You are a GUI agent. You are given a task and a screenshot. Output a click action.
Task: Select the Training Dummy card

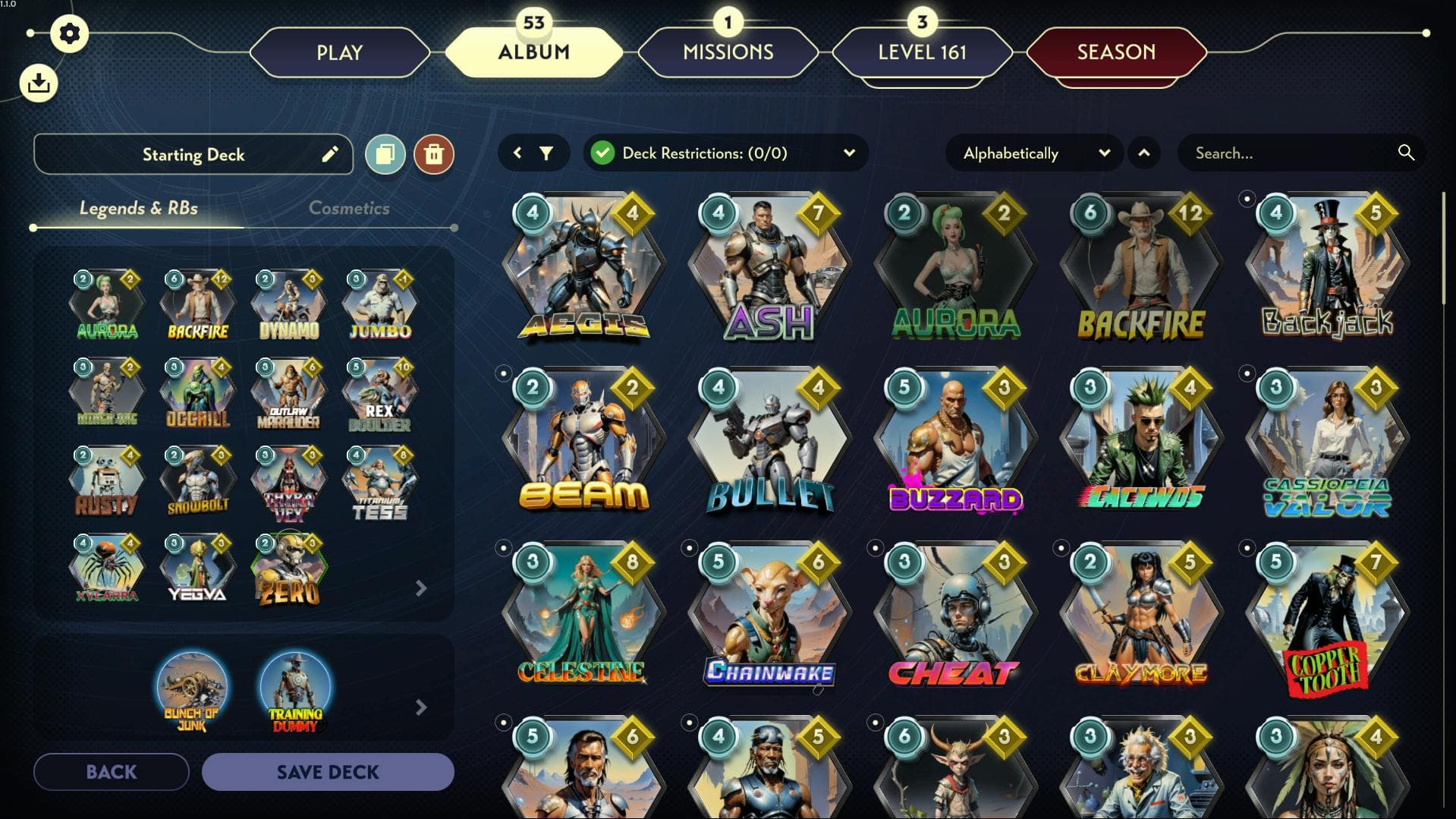pyautogui.click(x=297, y=687)
